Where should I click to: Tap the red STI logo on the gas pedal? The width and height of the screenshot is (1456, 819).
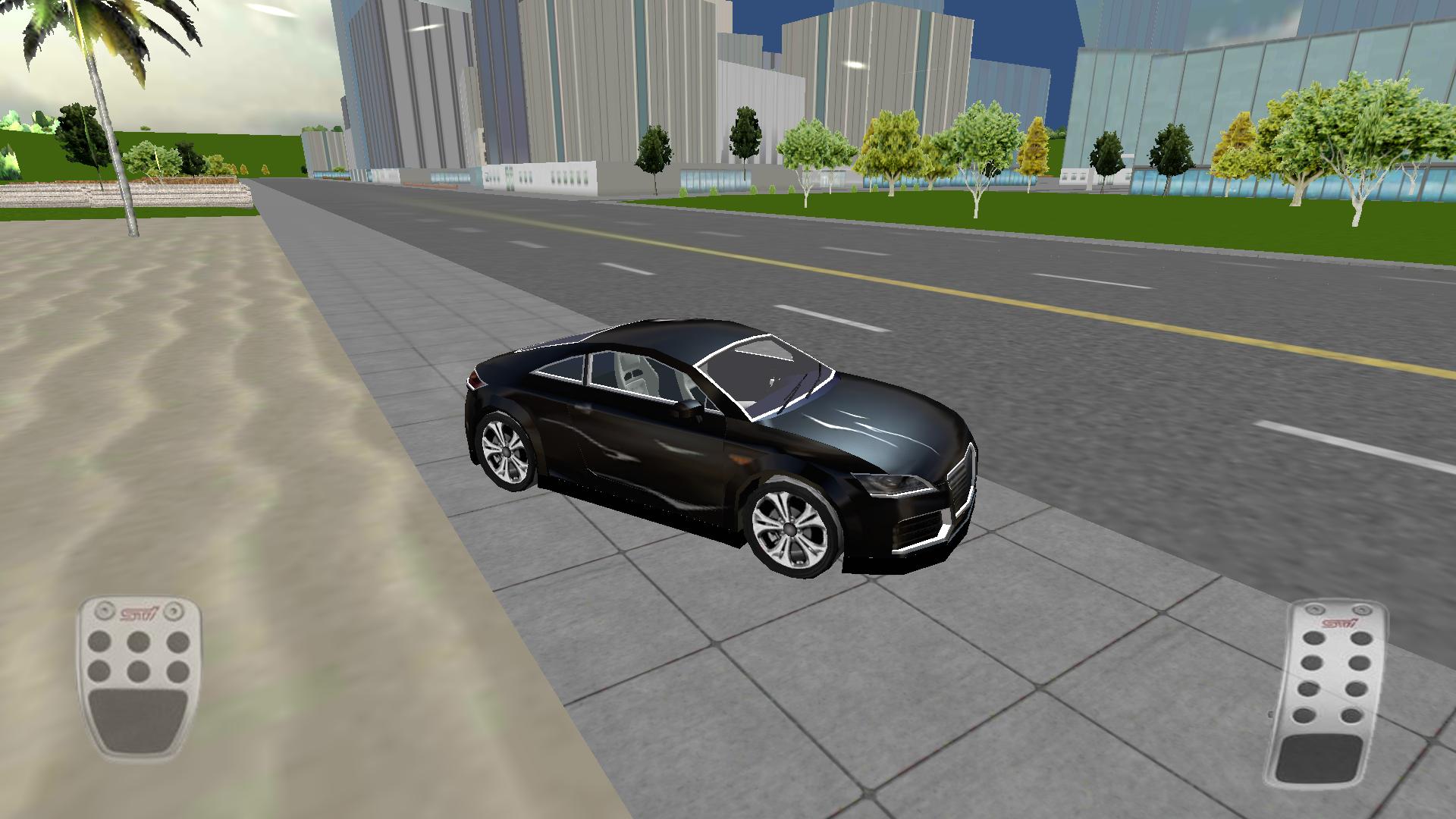point(1338,622)
